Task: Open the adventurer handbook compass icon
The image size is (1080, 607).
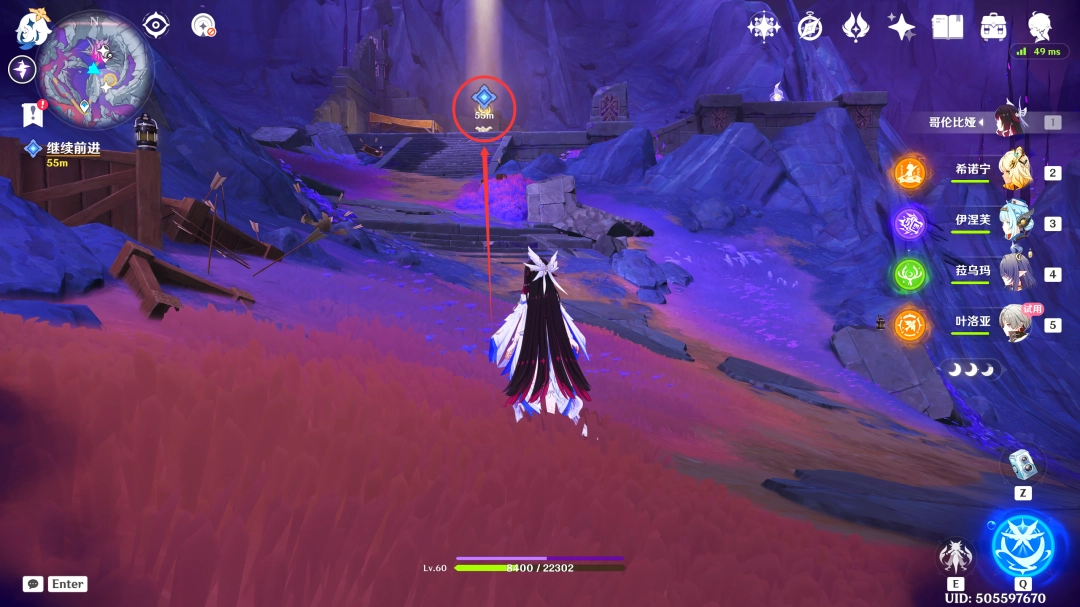Action: [810, 27]
